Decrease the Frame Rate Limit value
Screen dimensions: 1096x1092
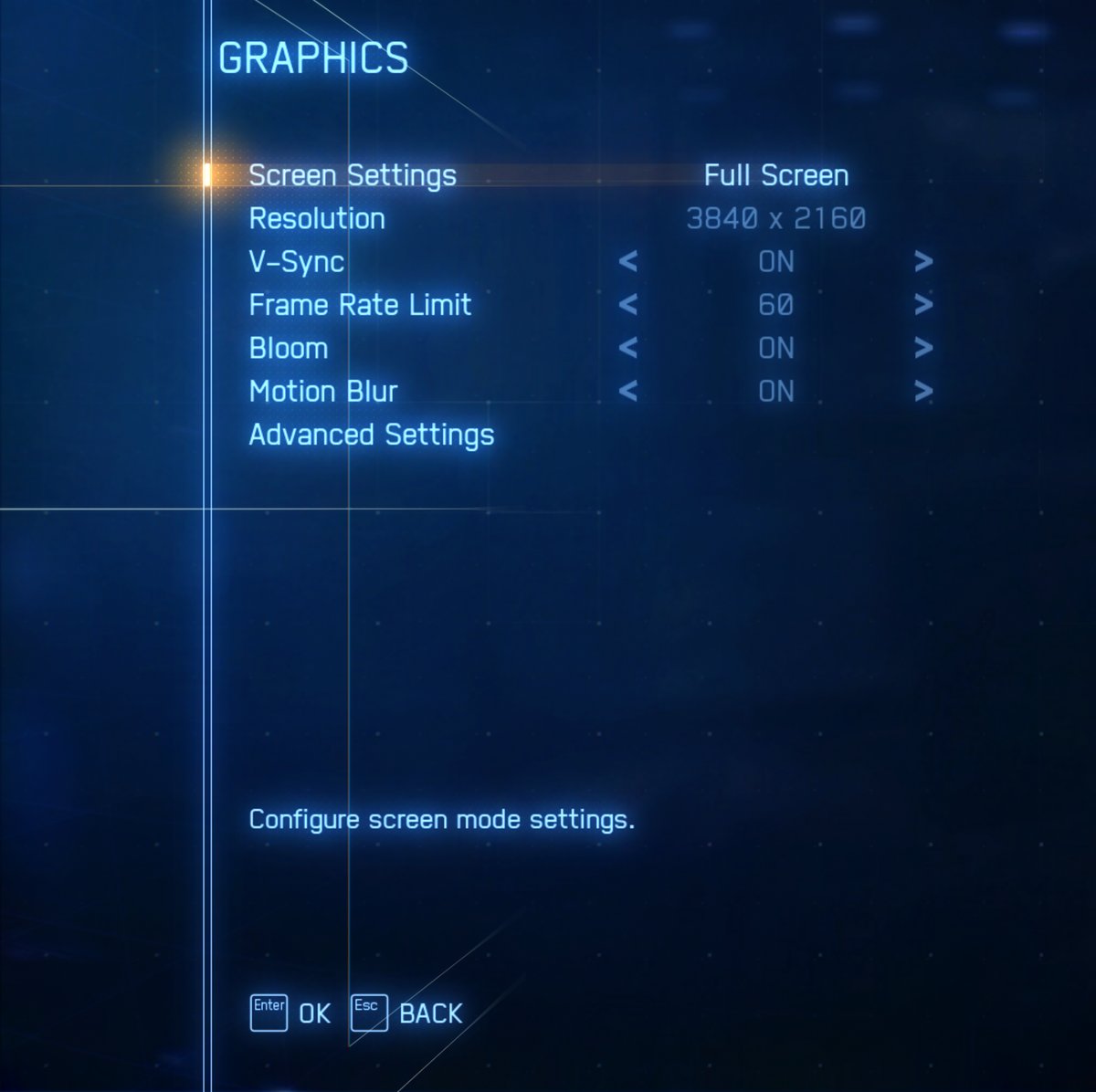pos(627,305)
